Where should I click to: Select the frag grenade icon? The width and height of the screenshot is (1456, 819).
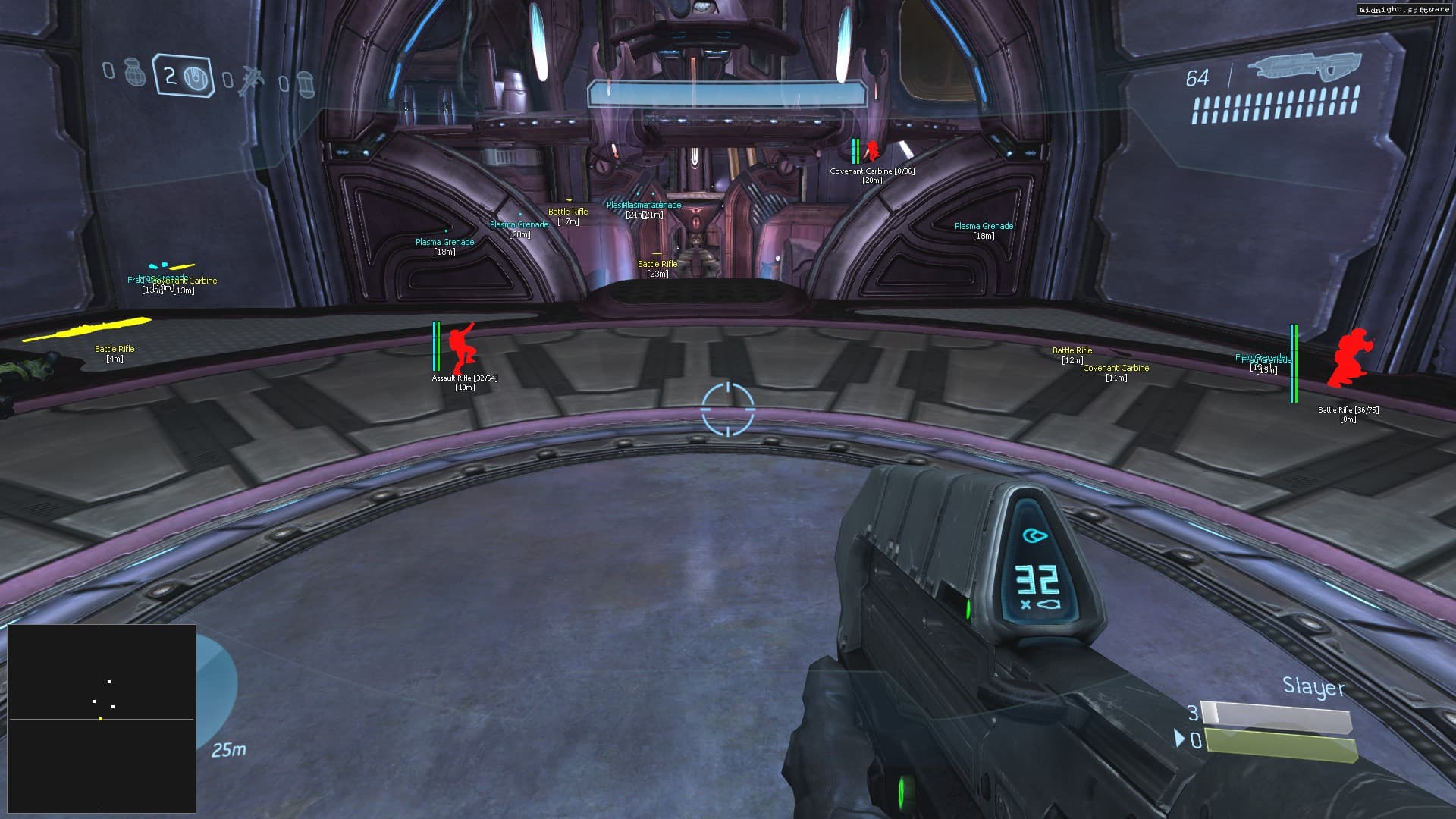point(135,71)
